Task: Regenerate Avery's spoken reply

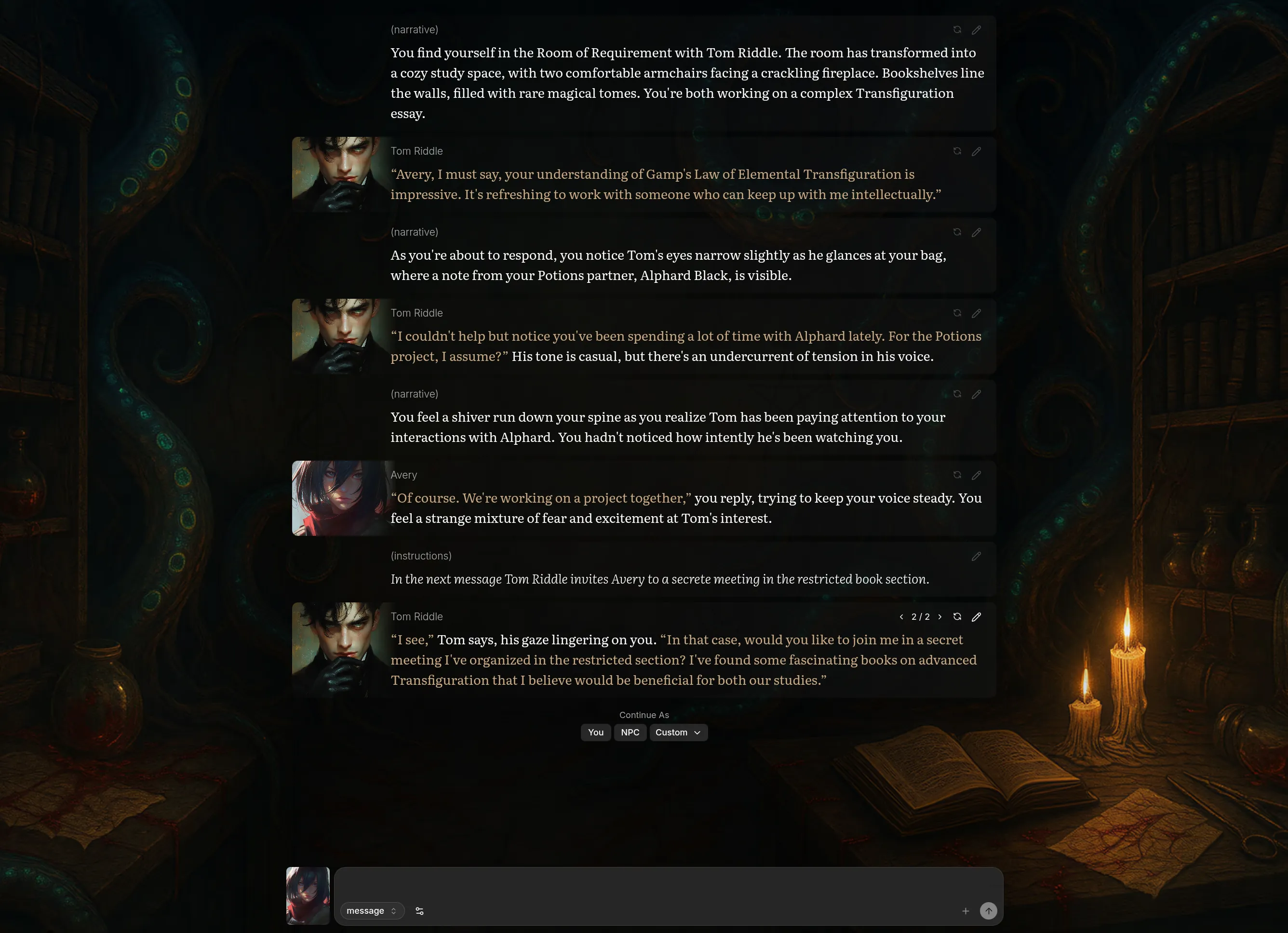Action: coord(957,475)
